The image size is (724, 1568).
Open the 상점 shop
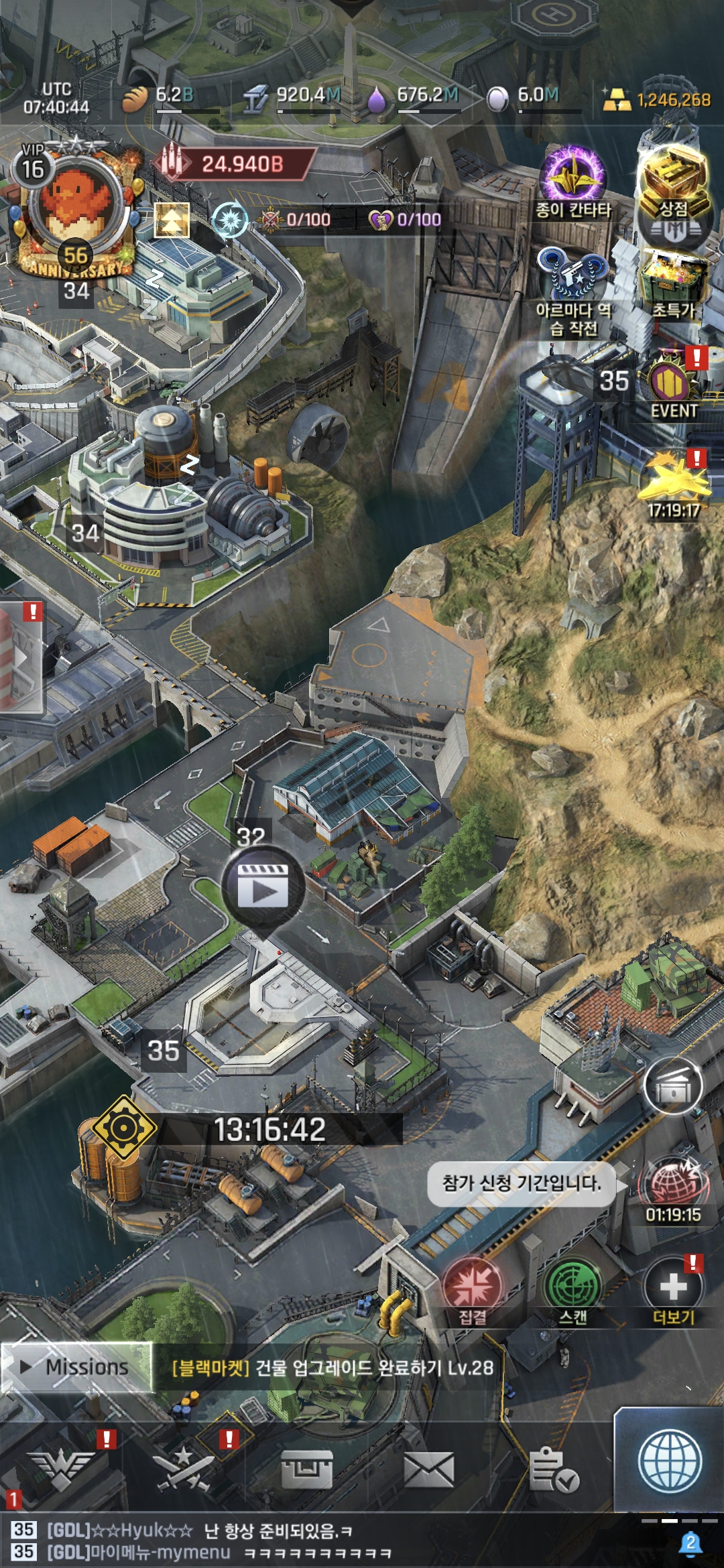(673, 184)
